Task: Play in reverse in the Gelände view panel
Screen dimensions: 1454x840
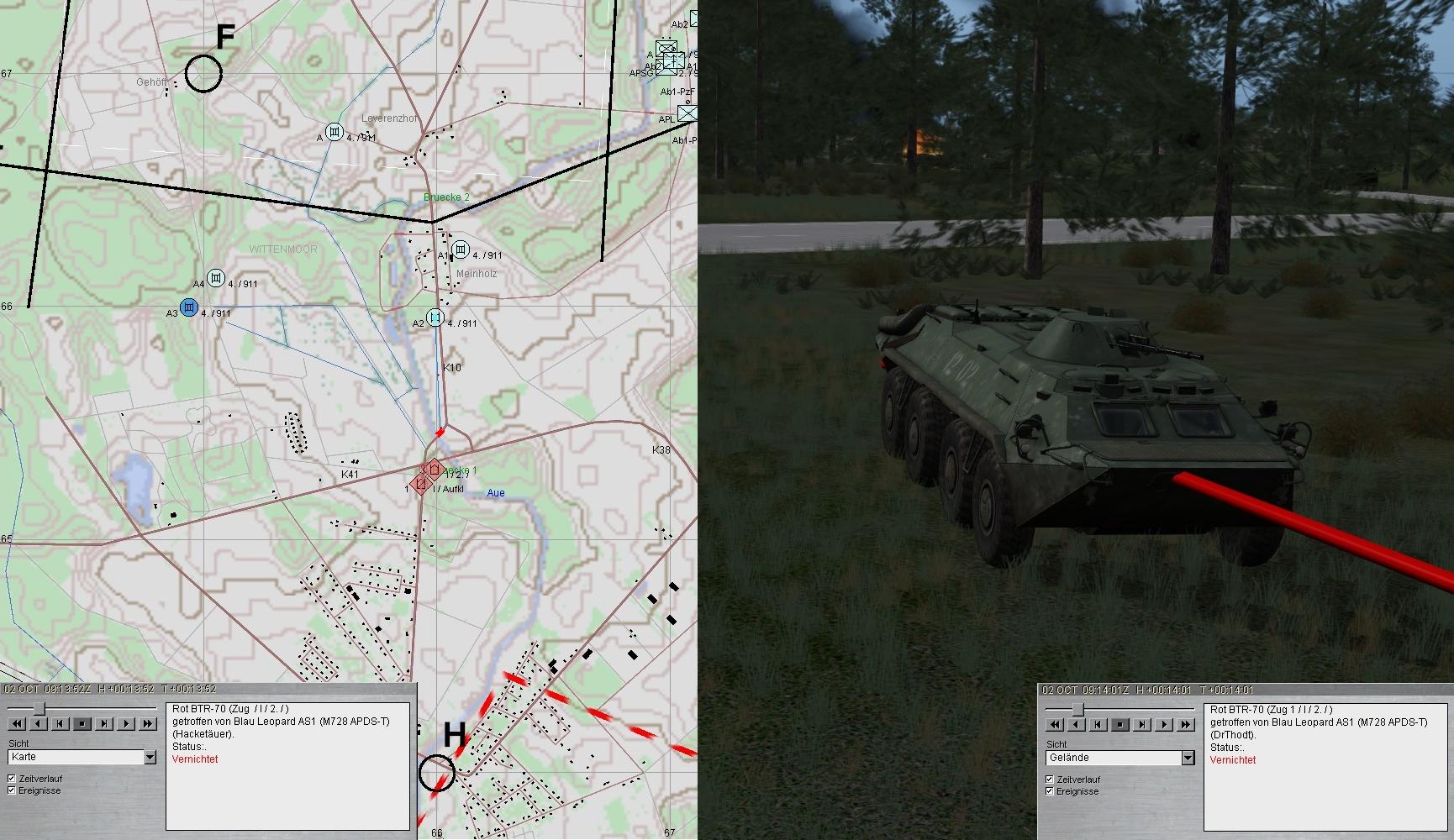Action: [1077, 724]
